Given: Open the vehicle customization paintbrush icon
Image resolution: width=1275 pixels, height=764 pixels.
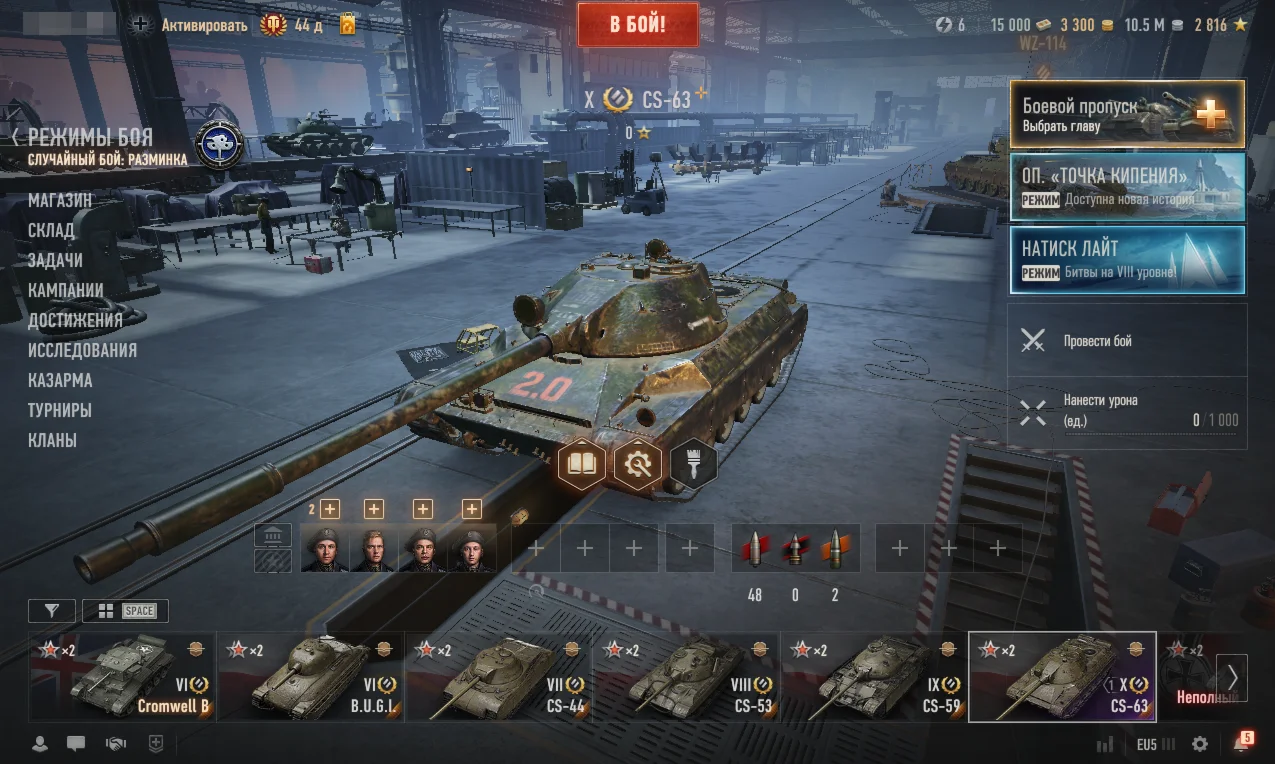Looking at the screenshot, I should pos(693,463).
